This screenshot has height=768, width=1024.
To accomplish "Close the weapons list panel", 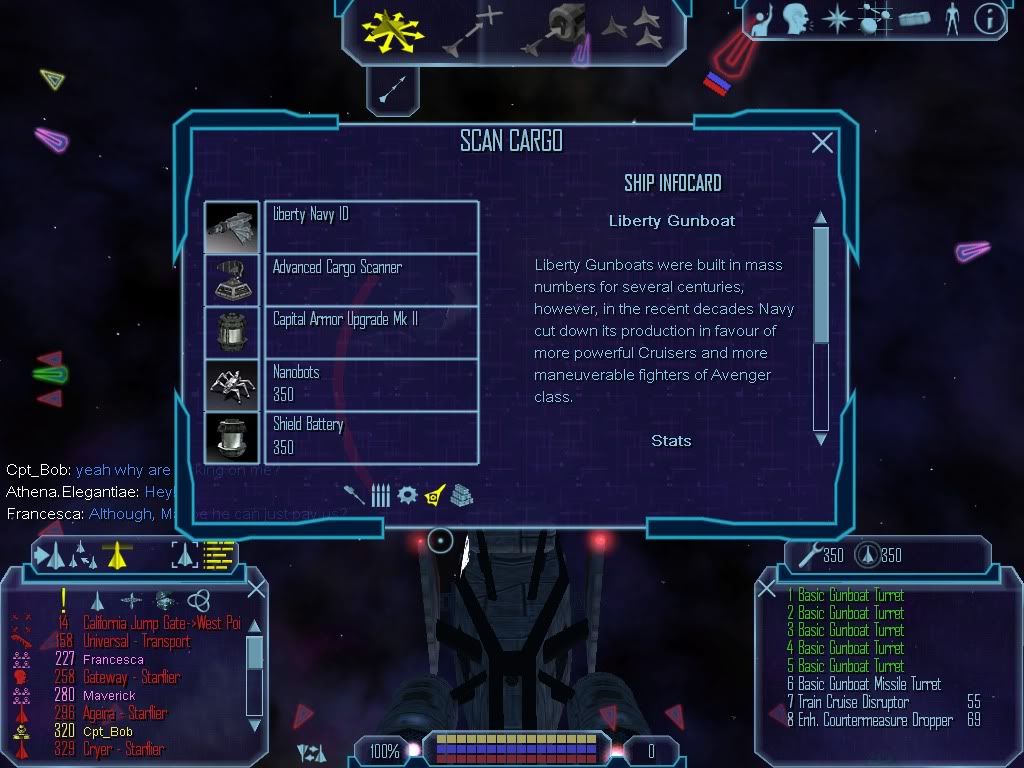I will pos(767,589).
